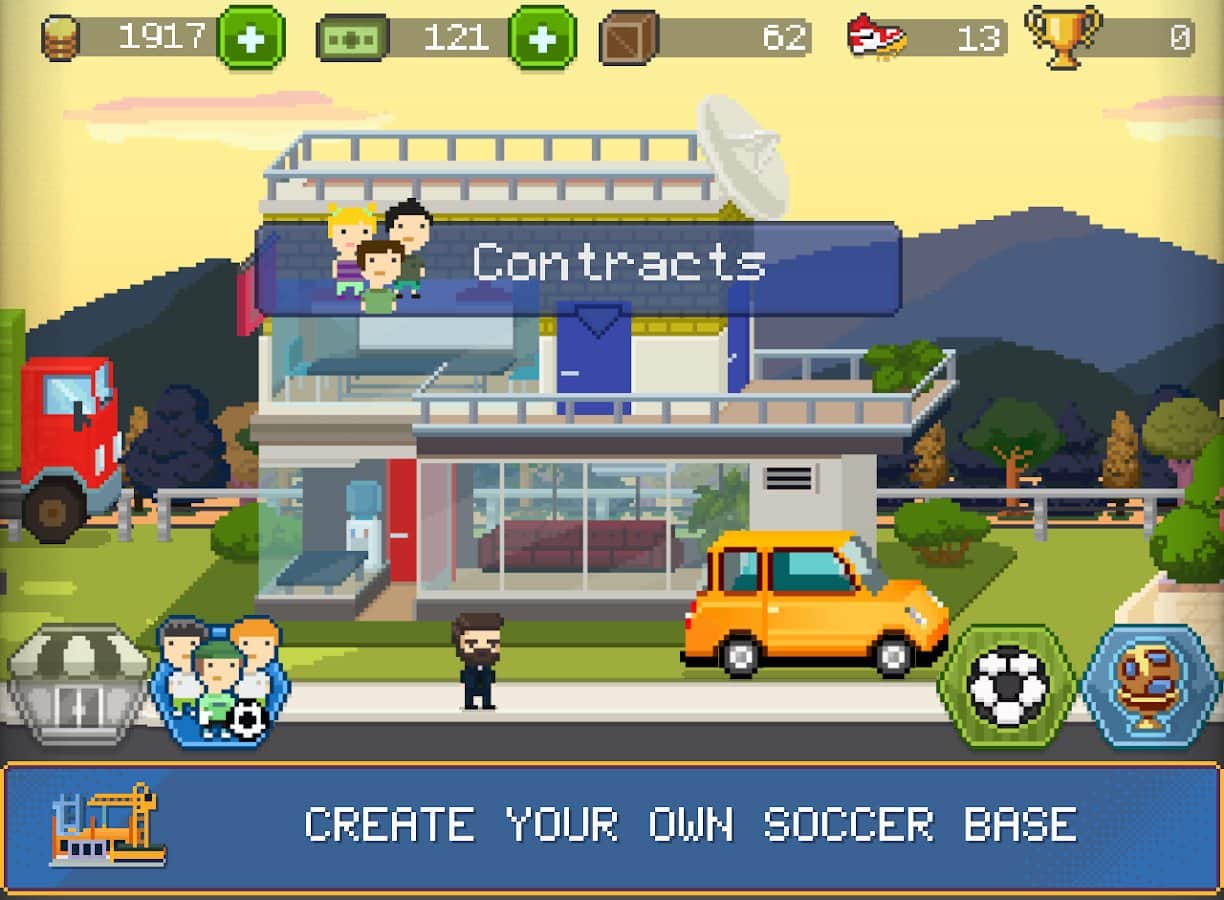Image resolution: width=1224 pixels, height=900 pixels.
Task: Add more coins with the green plus
Action: tap(251, 38)
